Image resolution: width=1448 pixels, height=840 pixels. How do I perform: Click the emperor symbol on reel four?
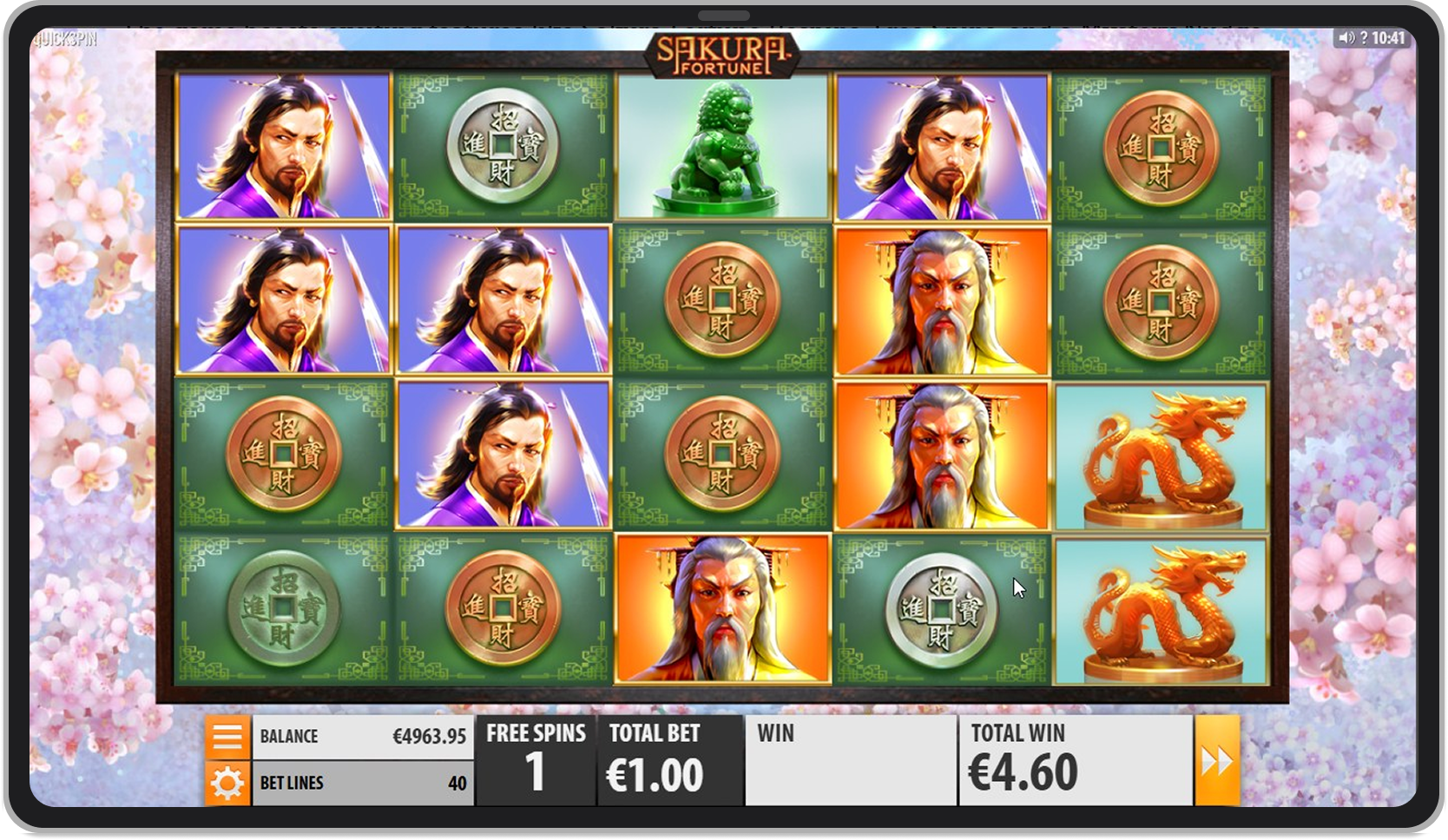coord(942,302)
